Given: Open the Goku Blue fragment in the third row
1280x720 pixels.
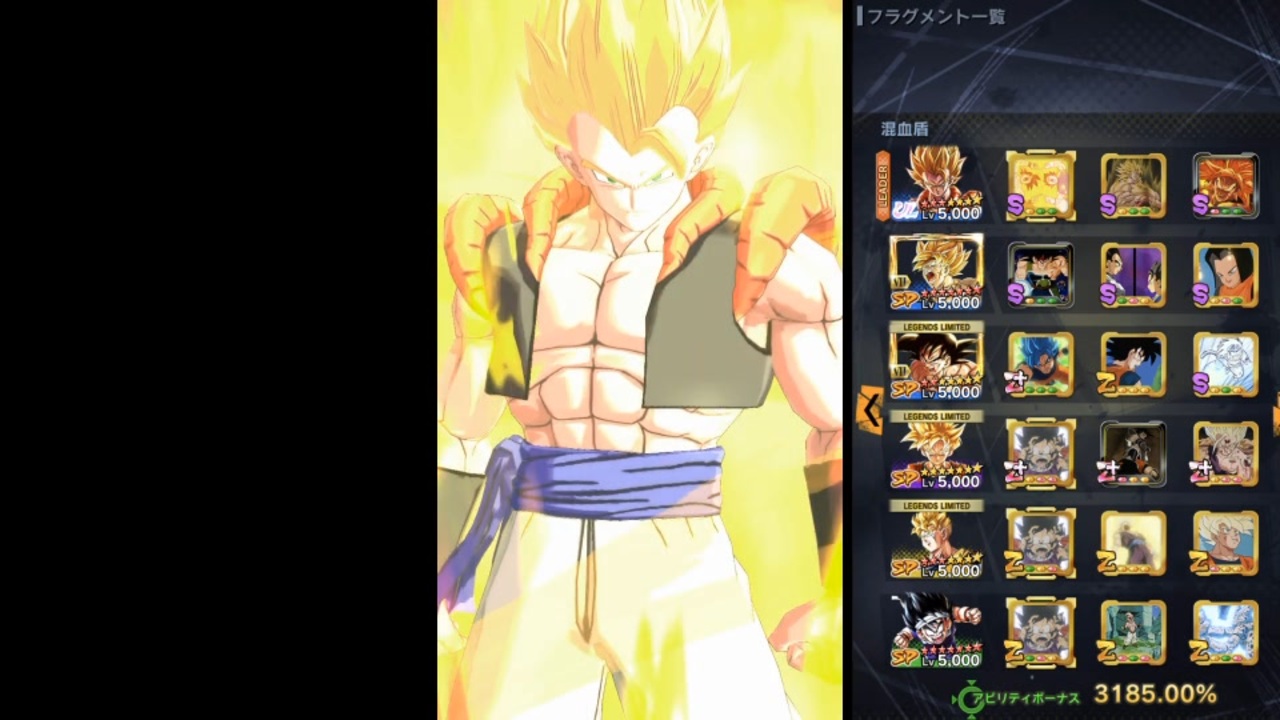Looking at the screenshot, I should [x=1040, y=364].
